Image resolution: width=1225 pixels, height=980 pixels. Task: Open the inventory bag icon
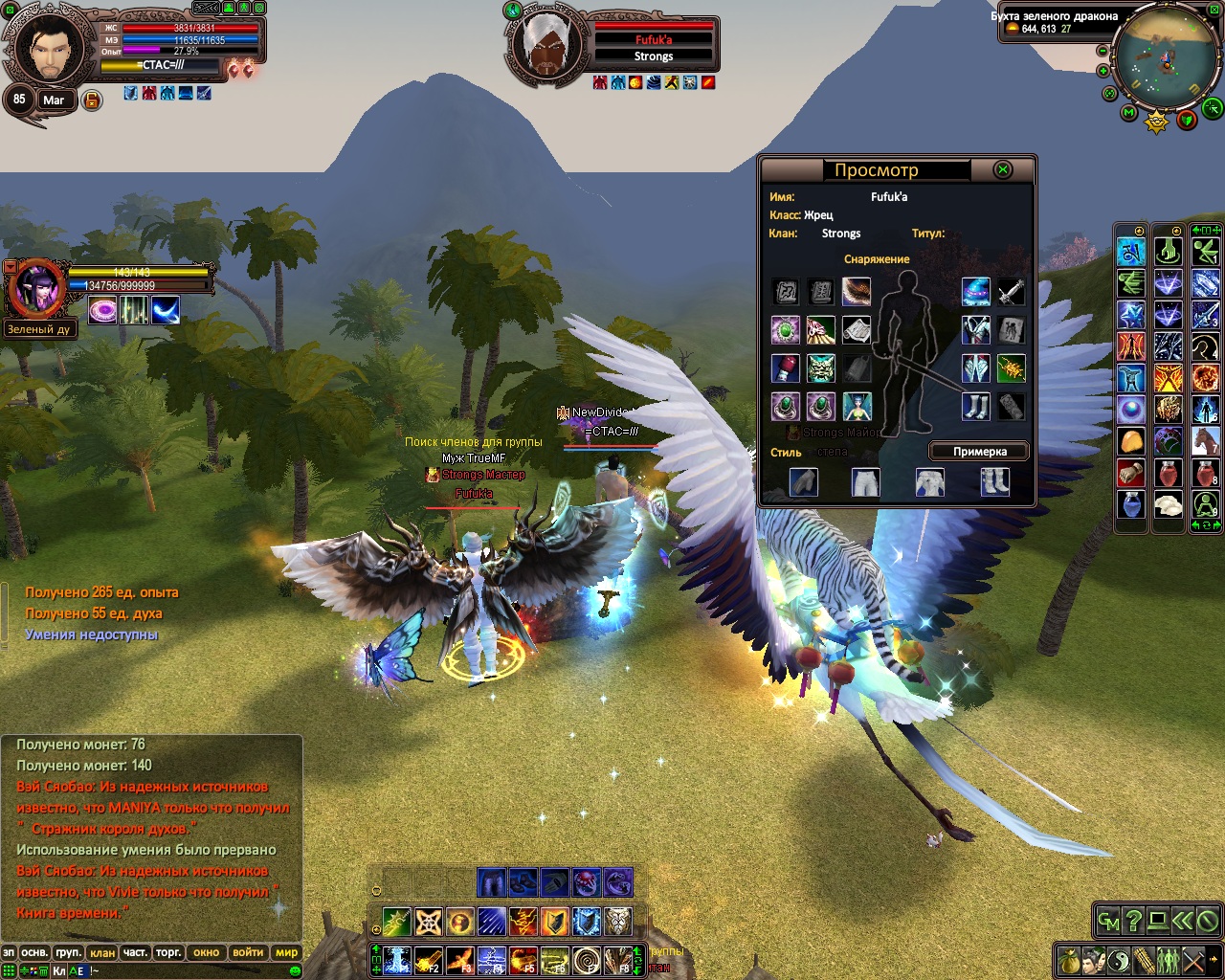(x=1069, y=959)
